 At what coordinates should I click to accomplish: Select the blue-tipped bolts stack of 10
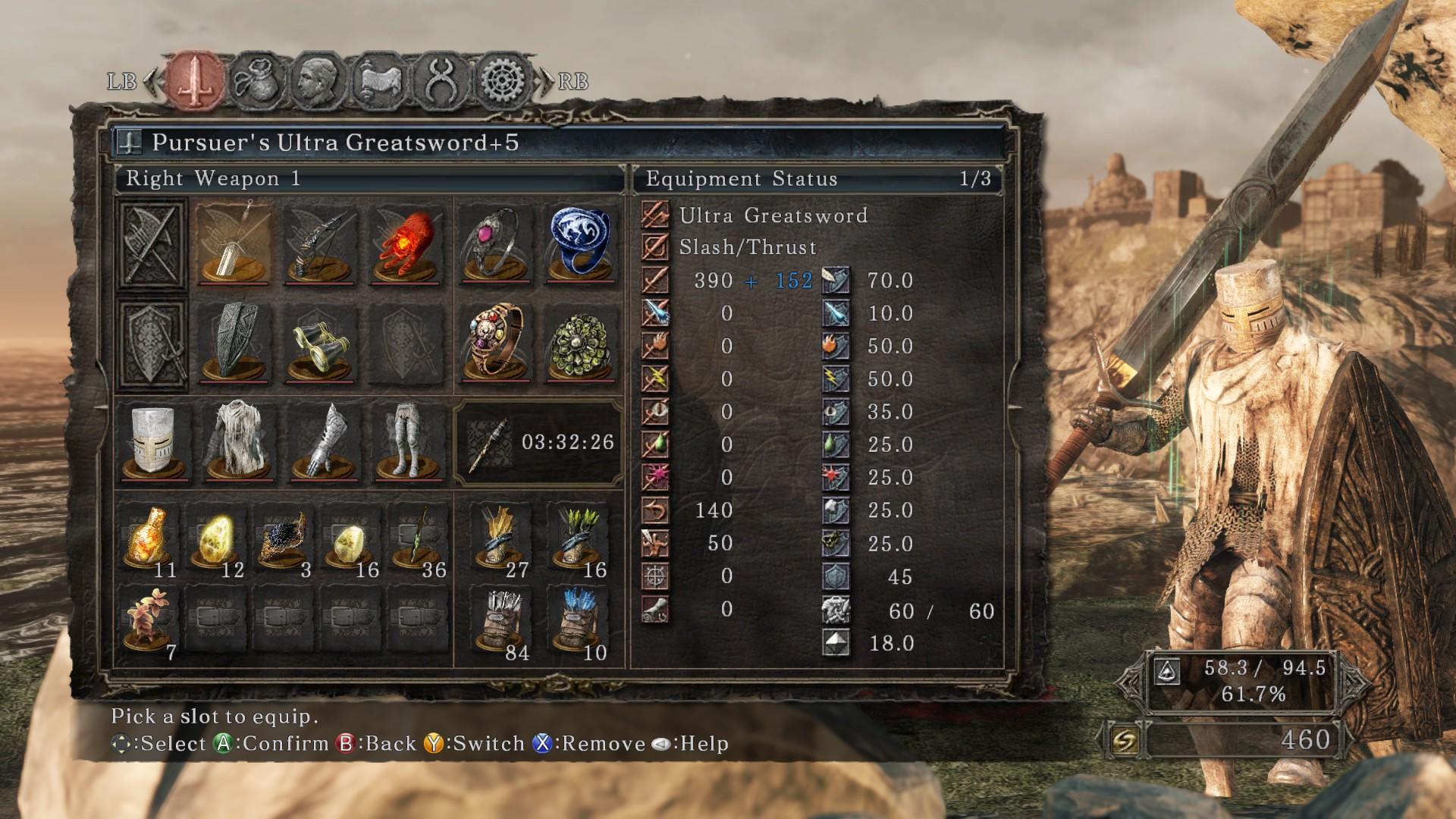point(580,622)
